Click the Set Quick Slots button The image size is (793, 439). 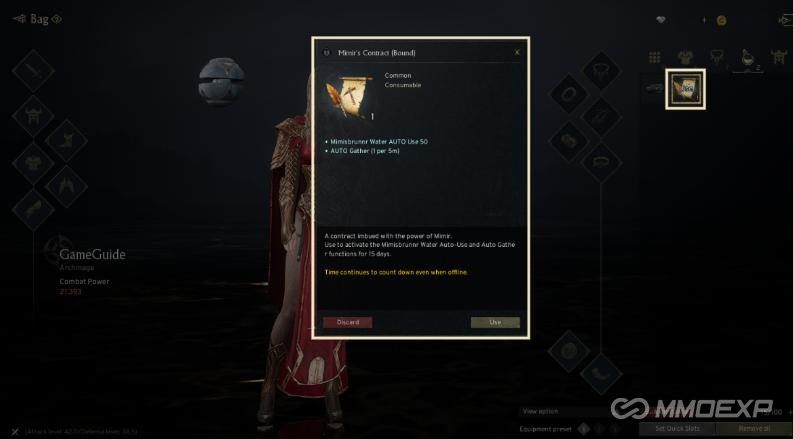(x=677, y=428)
